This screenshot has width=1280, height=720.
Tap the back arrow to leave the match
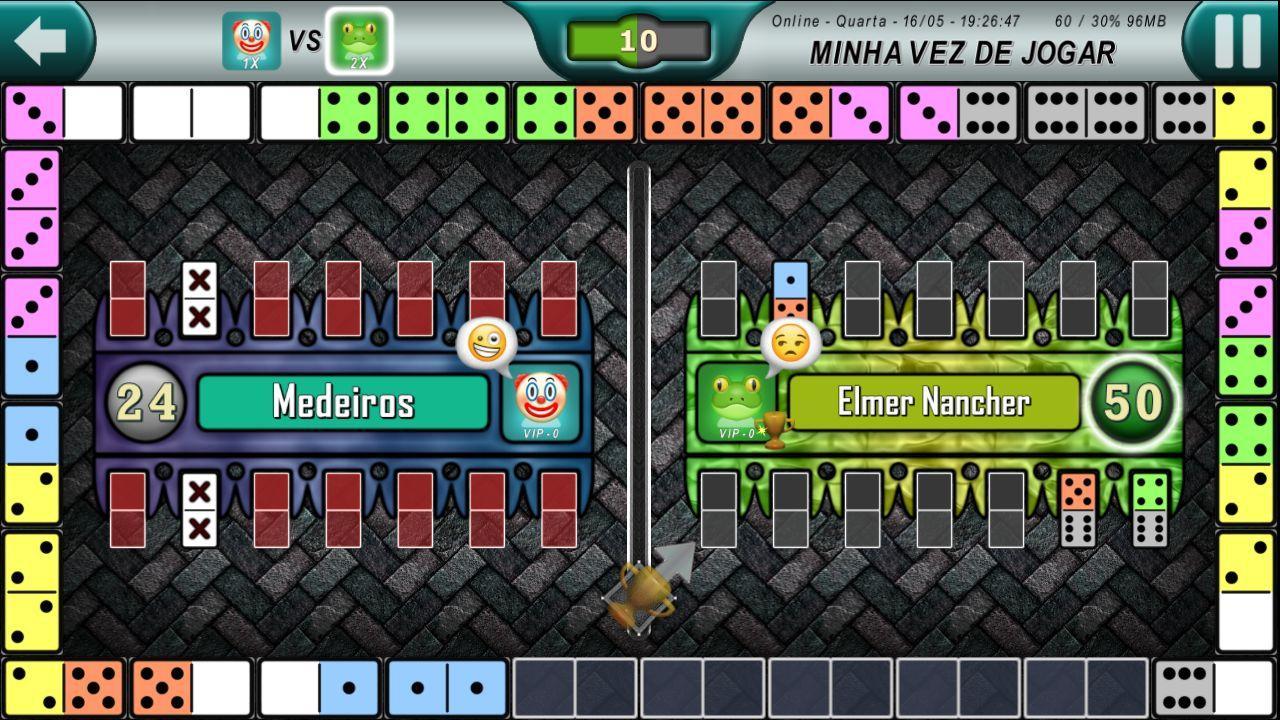[38, 40]
